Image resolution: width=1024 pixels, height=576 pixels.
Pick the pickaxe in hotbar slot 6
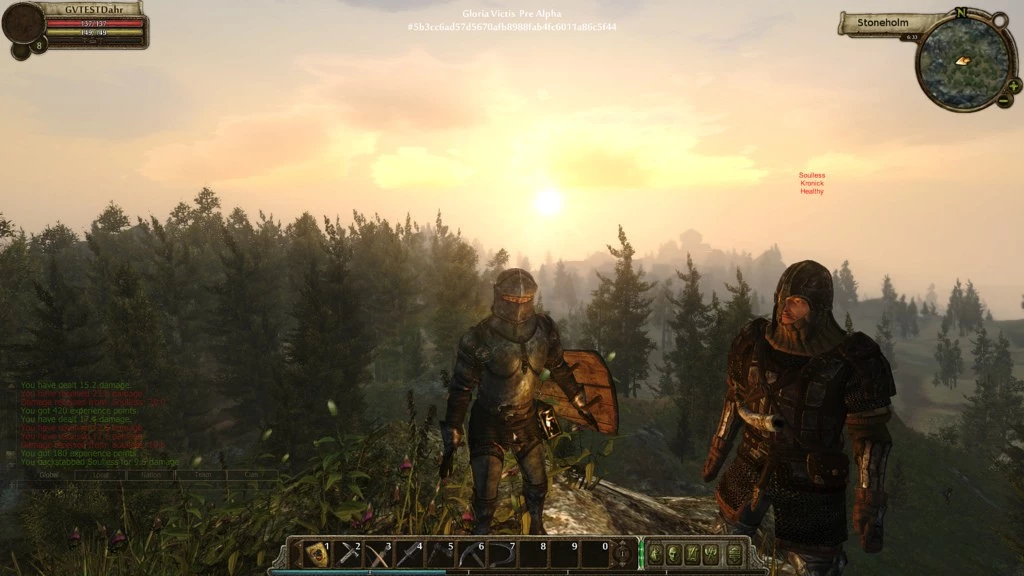[471, 553]
